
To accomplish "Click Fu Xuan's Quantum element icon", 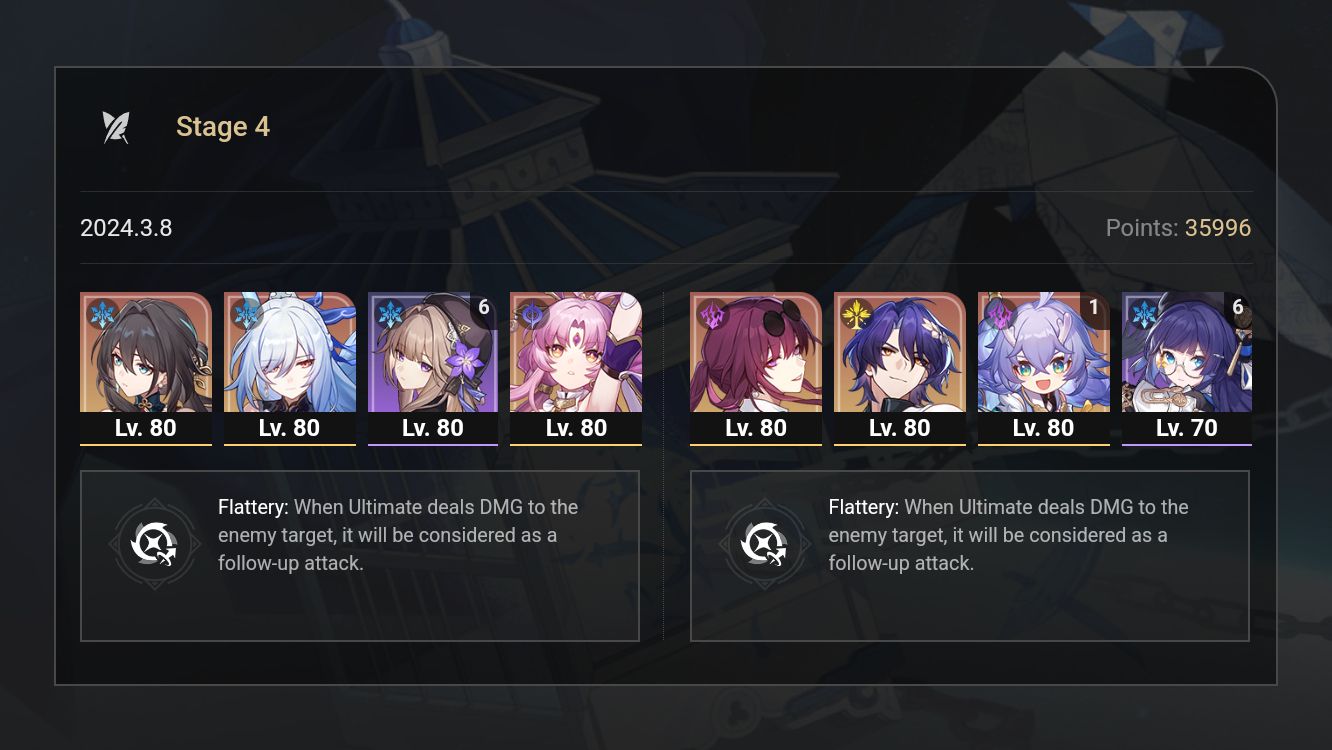I will pyautogui.click(x=530, y=312).
